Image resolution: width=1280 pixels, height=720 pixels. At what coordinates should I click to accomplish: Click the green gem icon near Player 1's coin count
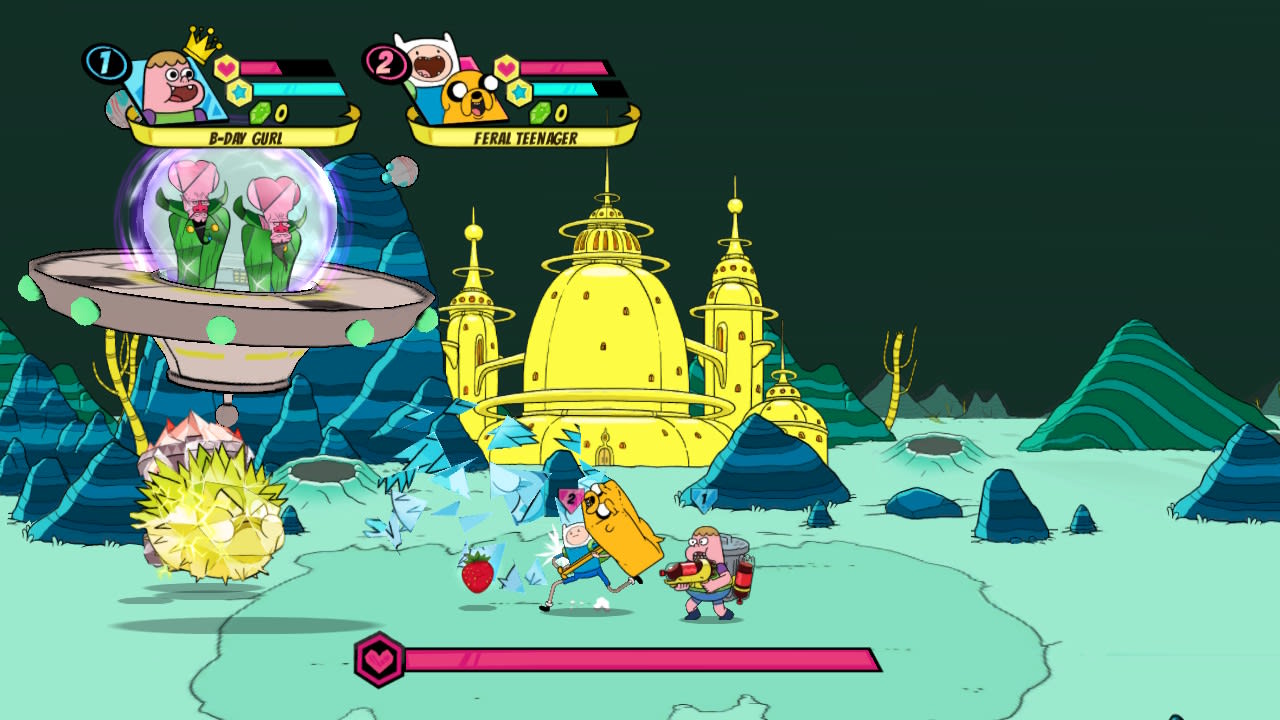259,113
